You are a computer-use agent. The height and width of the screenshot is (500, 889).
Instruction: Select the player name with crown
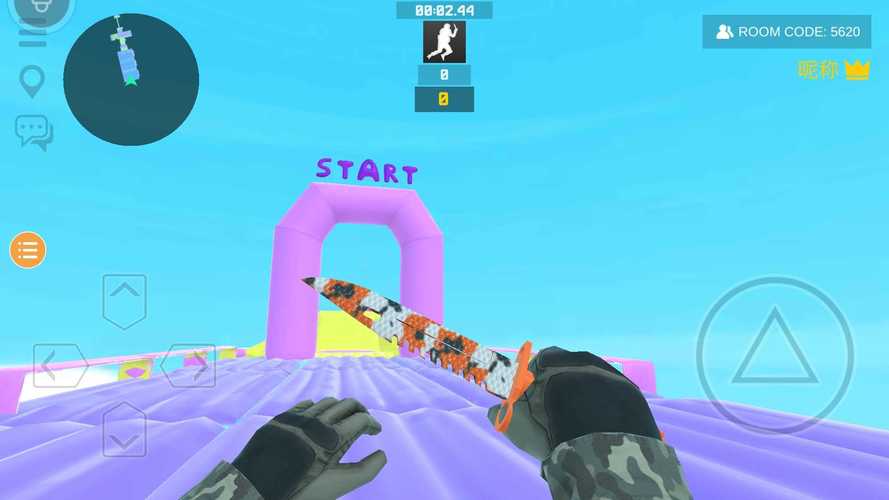(x=834, y=70)
